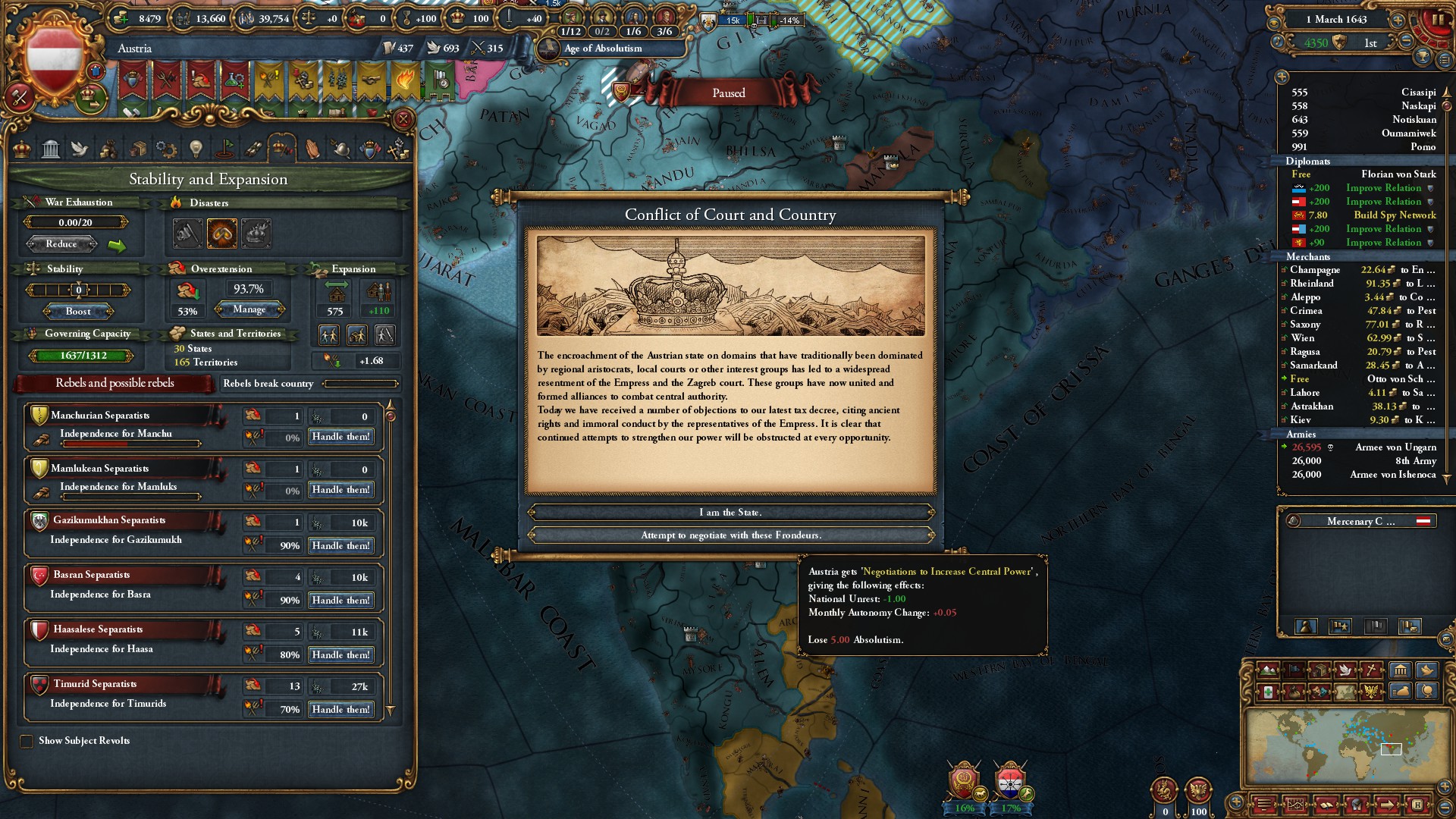Handle the Manchurian Separatists rebels
The height and width of the screenshot is (819, 1456).
point(340,437)
